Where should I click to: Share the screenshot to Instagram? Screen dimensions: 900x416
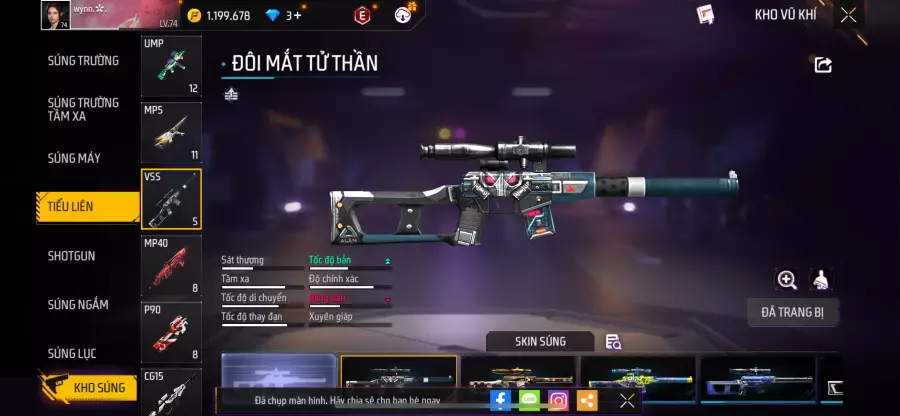click(558, 401)
